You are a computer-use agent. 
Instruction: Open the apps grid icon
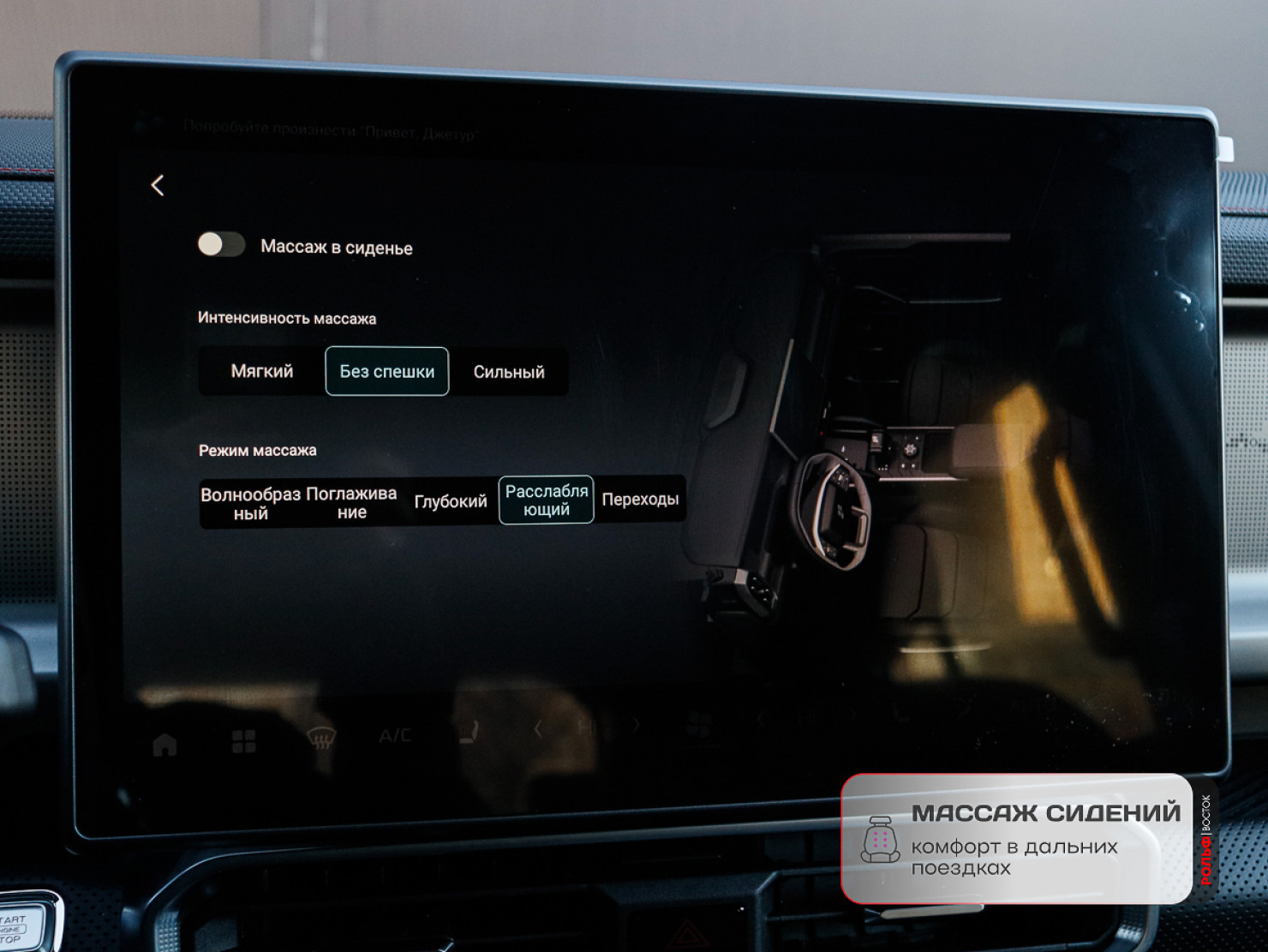coord(244,741)
